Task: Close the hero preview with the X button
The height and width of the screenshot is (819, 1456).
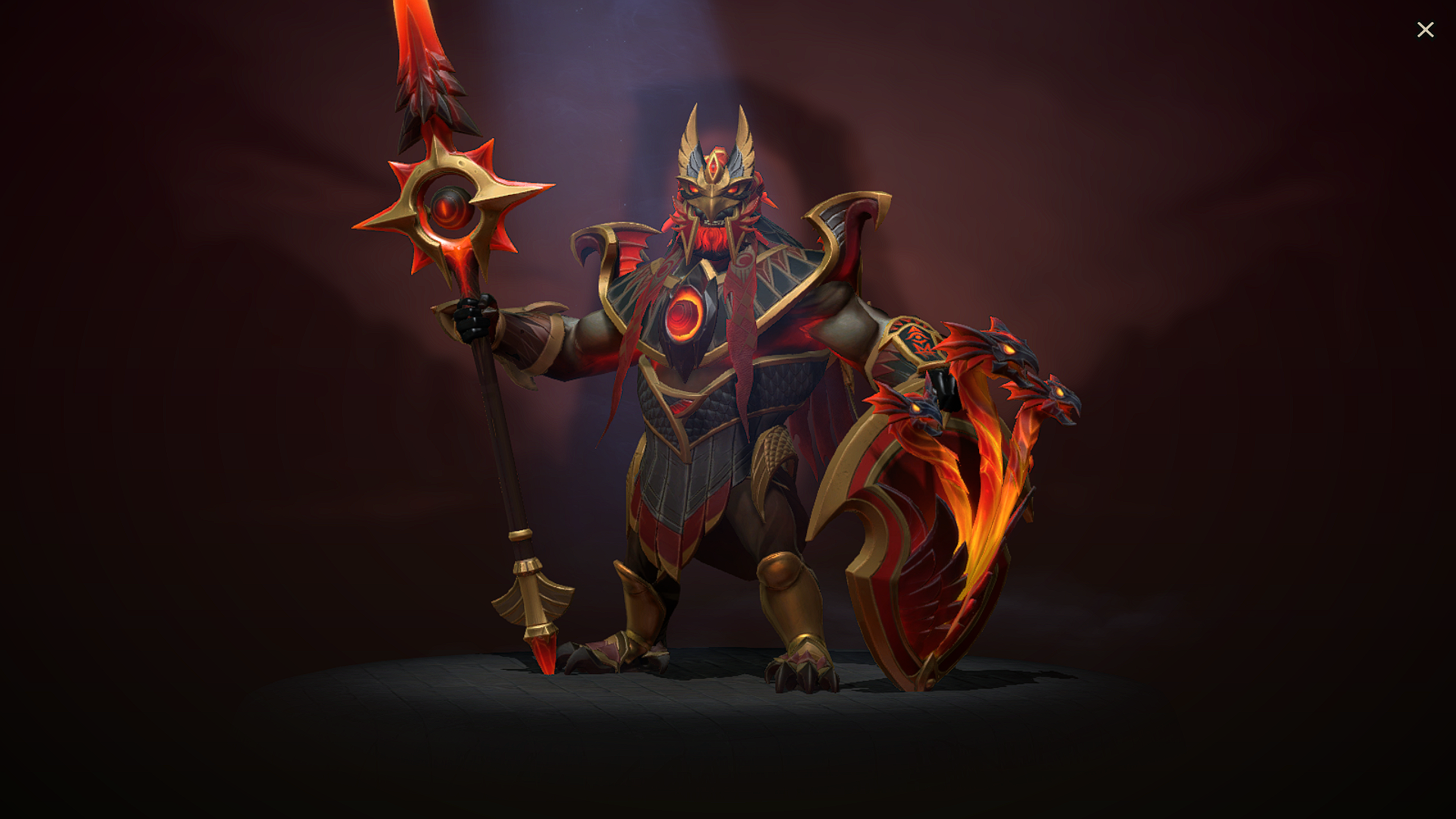Action: (1426, 29)
